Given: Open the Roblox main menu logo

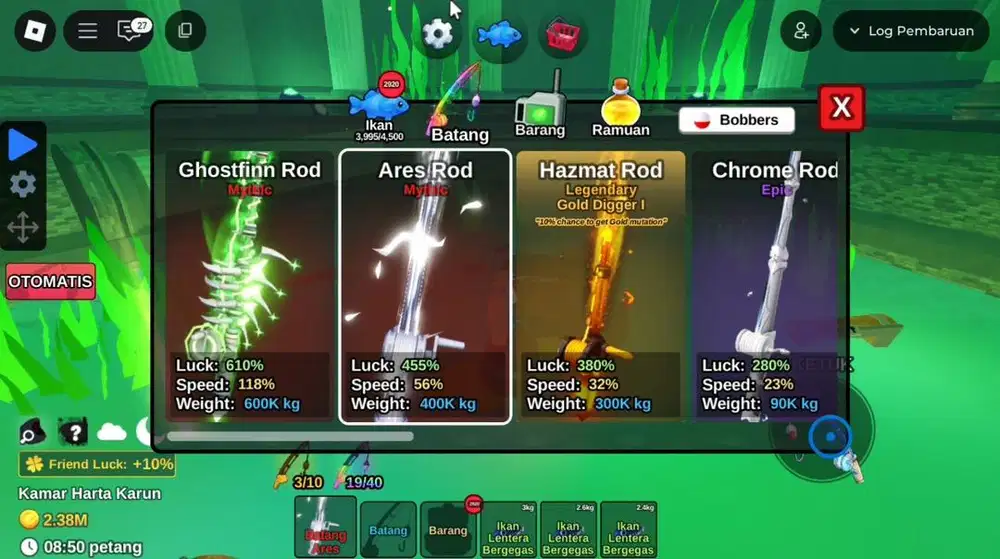Looking at the screenshot, I should 35,31.
